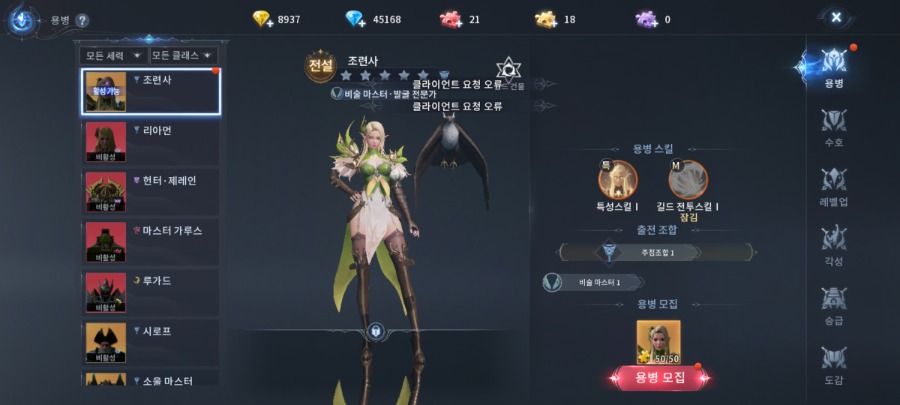Open the 모든 클래스 class dropdown
This screenshot has width=900, height=405.
(x=183, y=55)
